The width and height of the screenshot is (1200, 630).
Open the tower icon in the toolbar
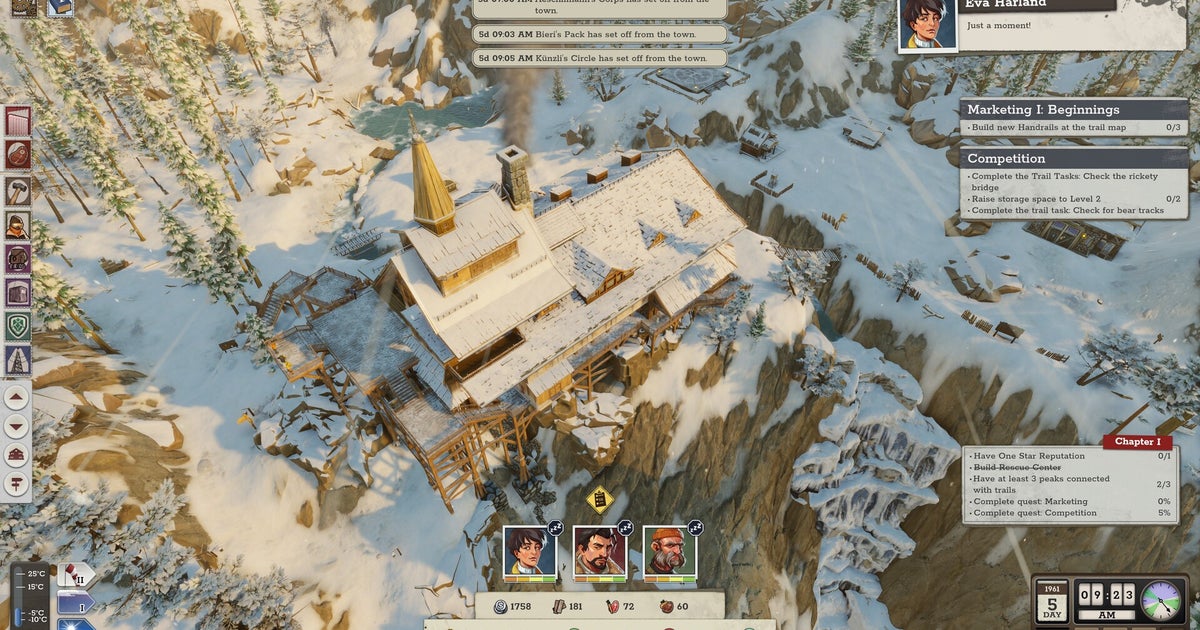click(x=18, y=360)
